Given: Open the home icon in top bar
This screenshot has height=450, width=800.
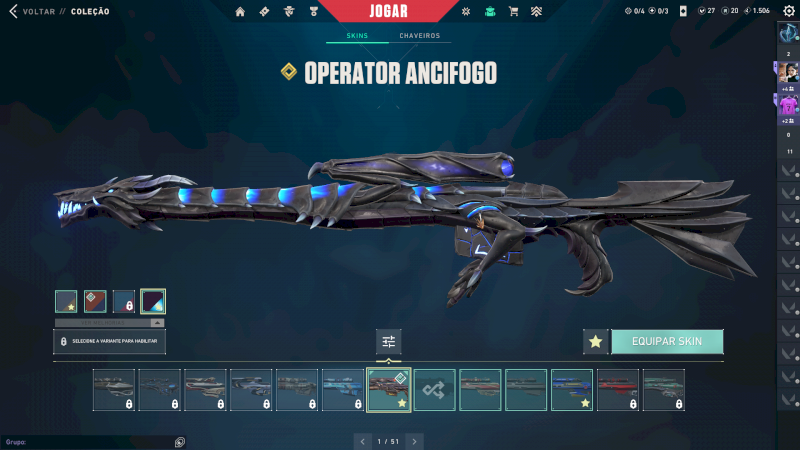Looking at the screenshot, I should coord(240,11).
